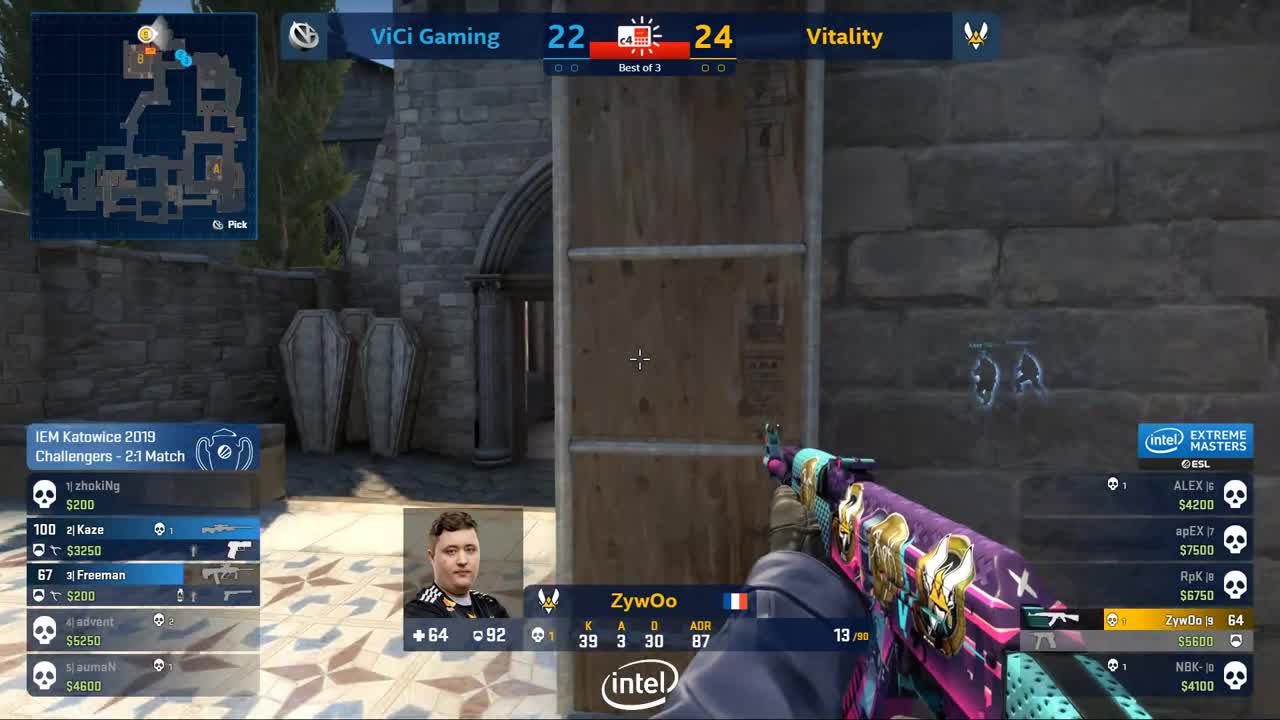
Task: Click the ViCi Gaming team logo
Action: click(305, 36)
